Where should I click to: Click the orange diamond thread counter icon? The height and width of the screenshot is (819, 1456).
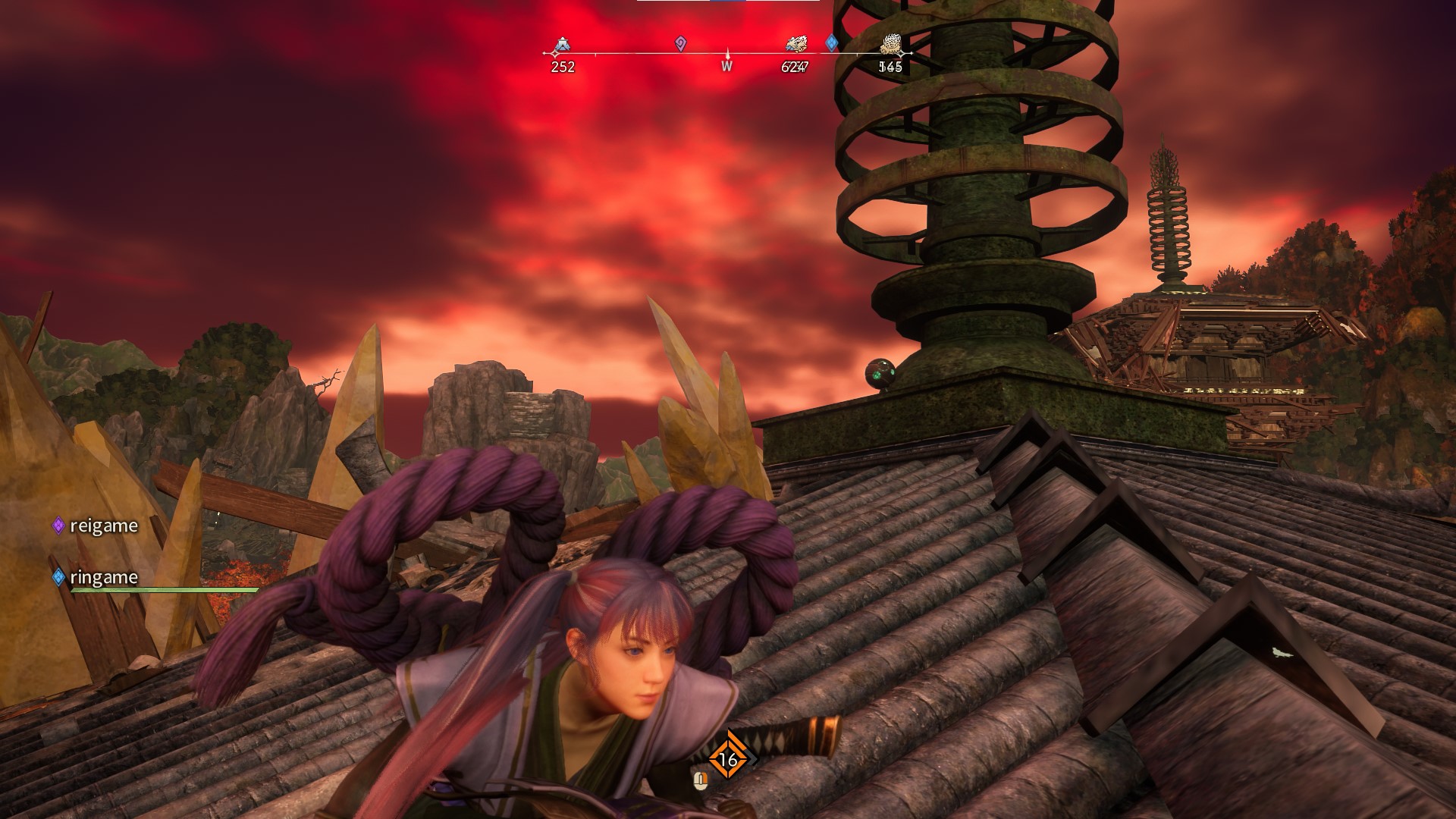coord(728,759)
